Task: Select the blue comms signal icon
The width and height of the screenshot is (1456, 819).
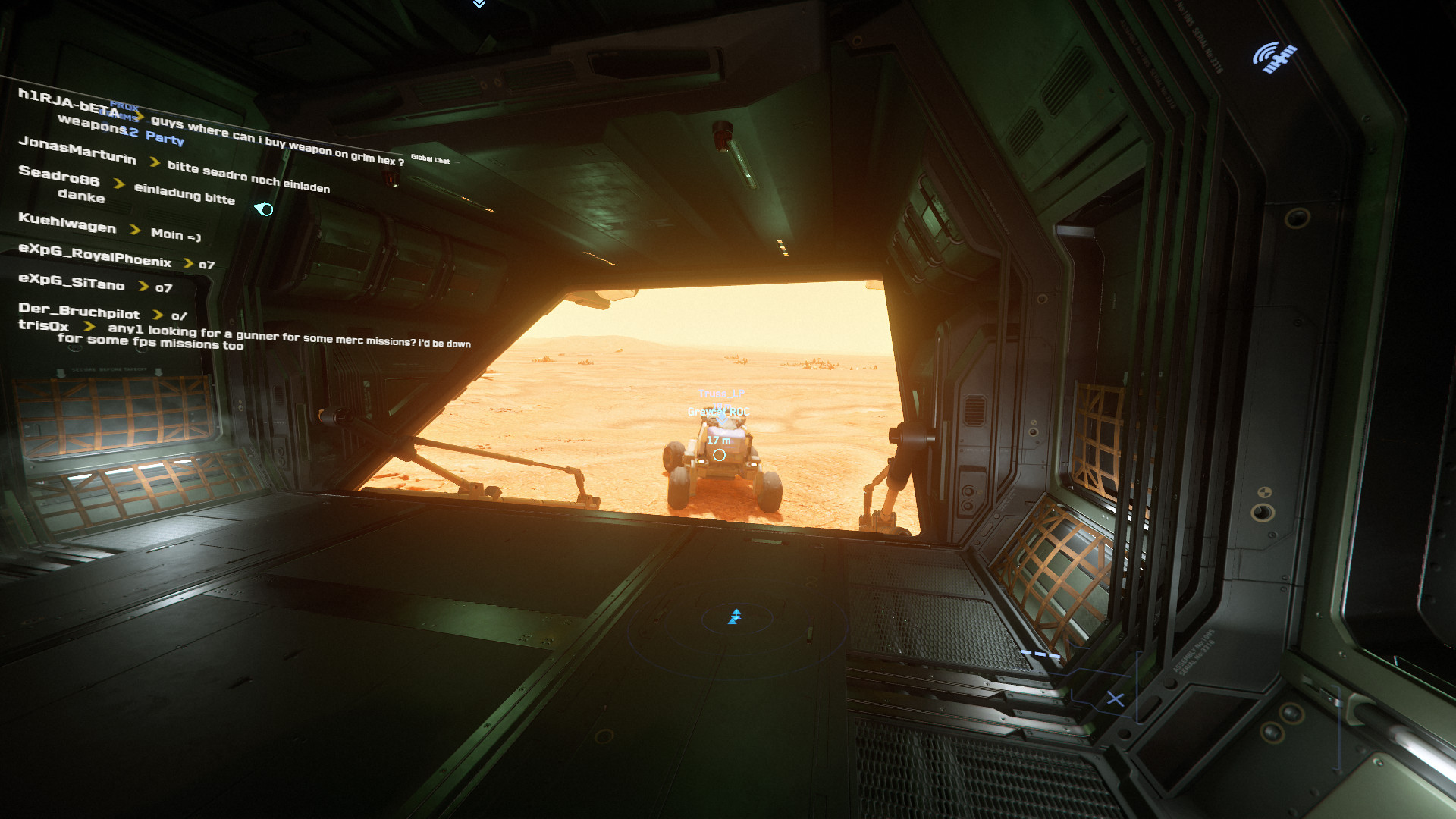Action: pos(264,211)
